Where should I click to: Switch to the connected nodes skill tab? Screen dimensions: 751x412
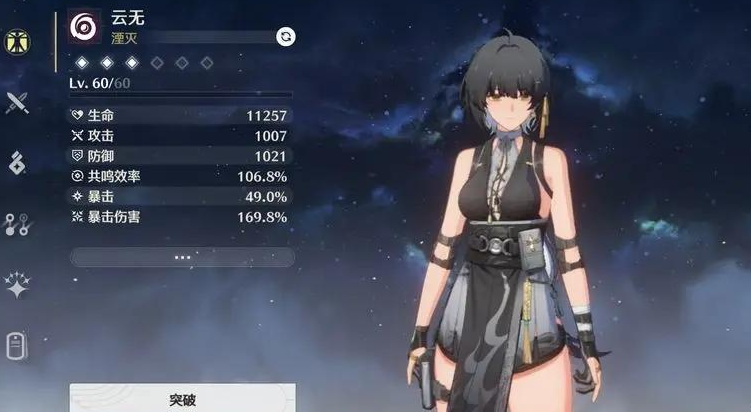[17, 224]
